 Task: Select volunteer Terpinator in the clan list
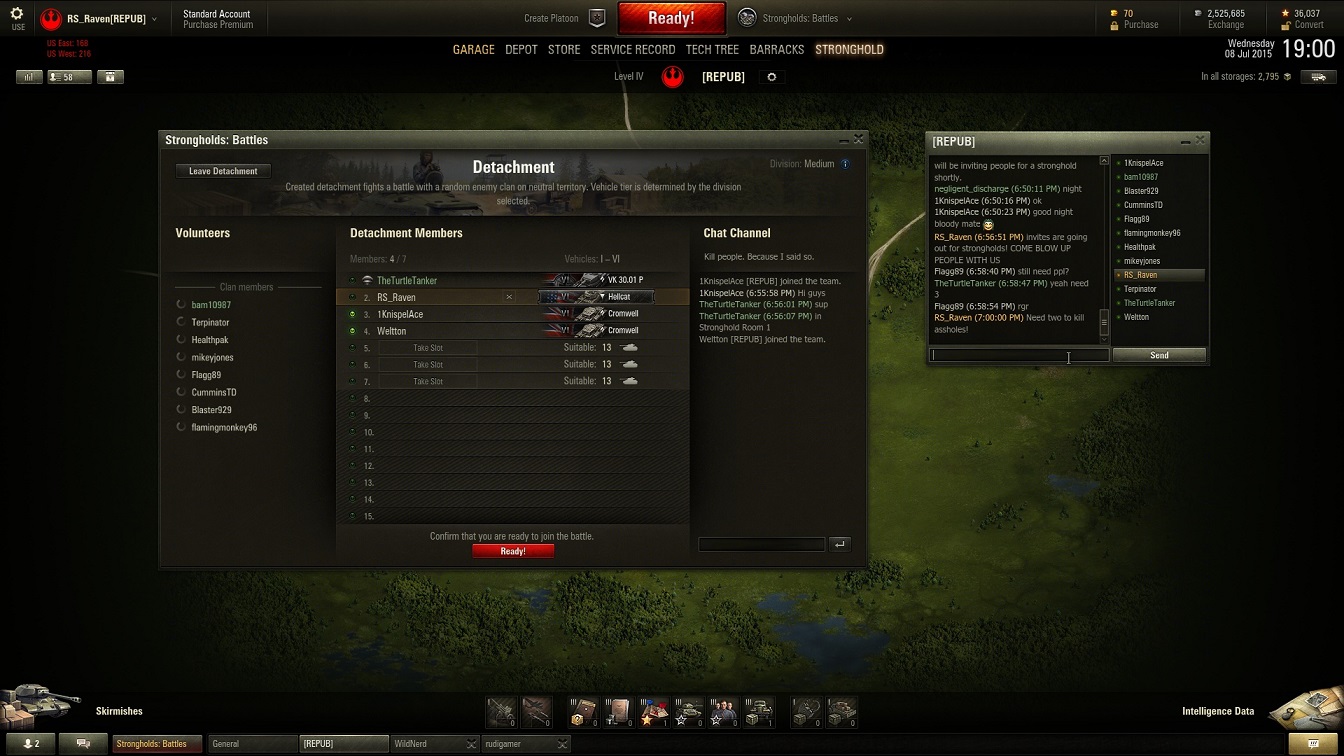[x=210, y=322]
